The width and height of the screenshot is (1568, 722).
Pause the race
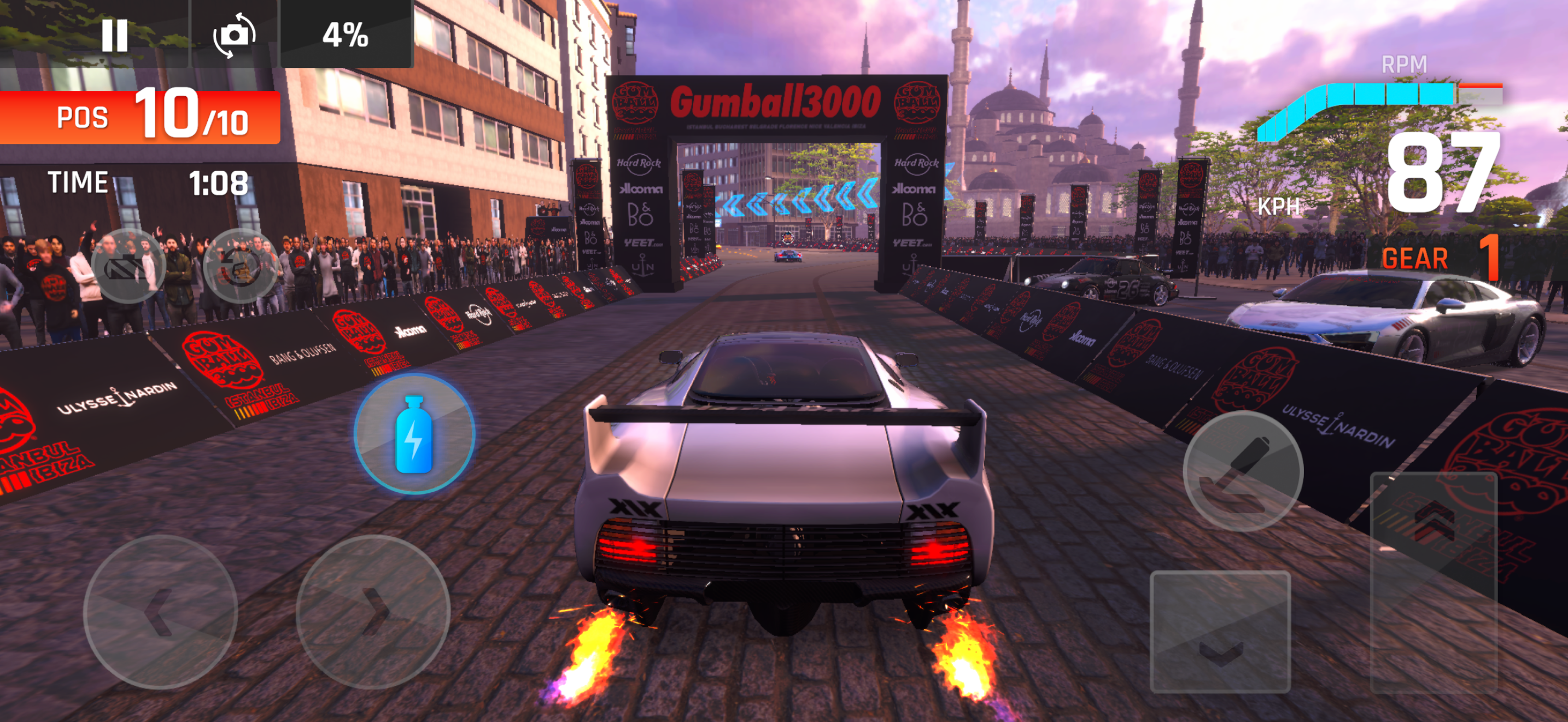click(x=114, y=38)
